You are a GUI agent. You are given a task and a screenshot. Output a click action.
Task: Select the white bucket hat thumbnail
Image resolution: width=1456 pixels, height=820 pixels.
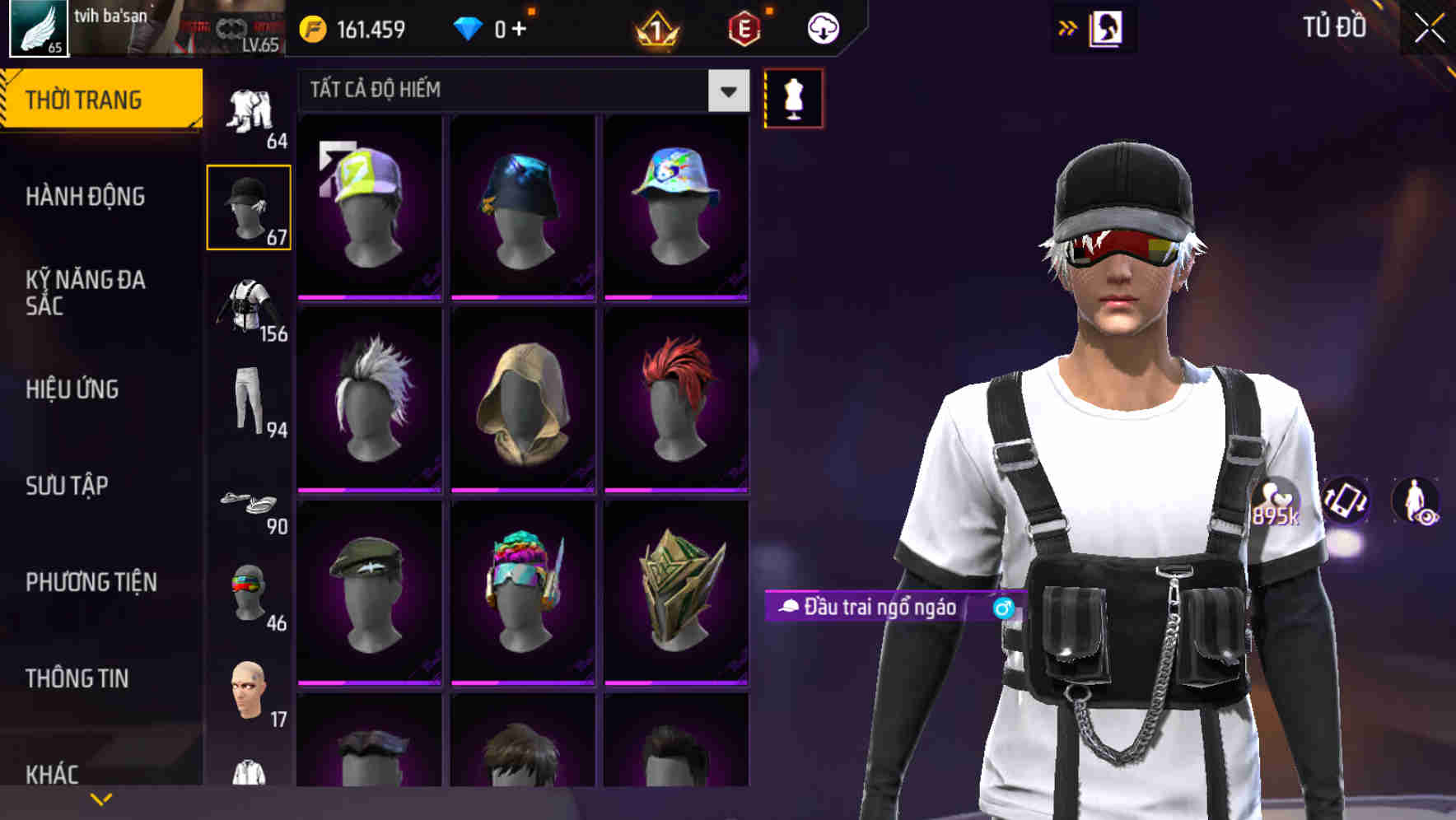pyautogui.click(x=675, y=204)
